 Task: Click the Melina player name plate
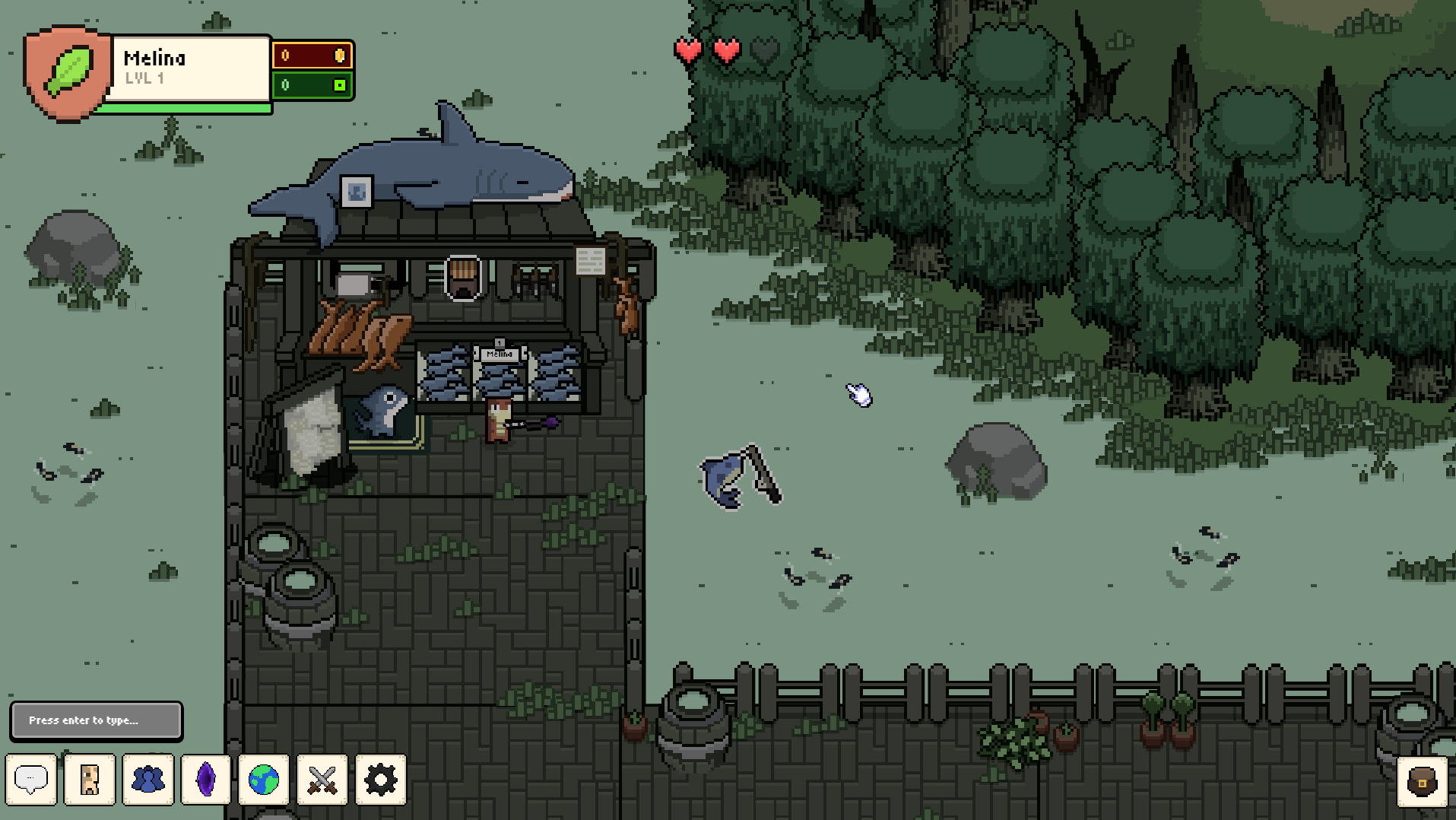pos(187,68)
